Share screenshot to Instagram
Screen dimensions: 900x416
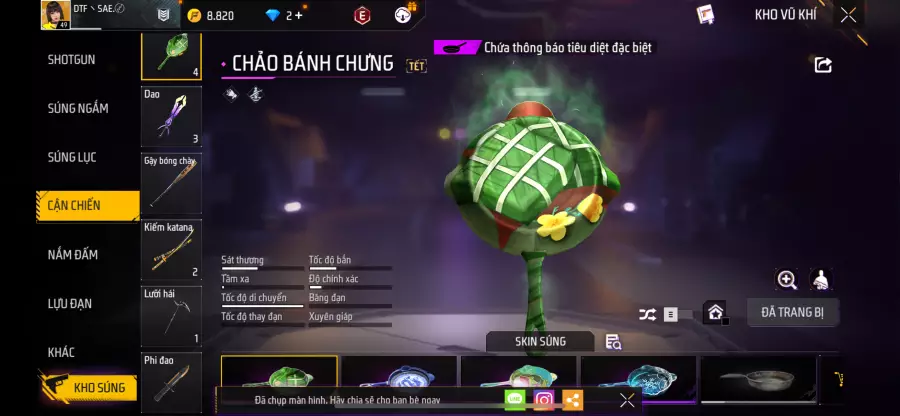(544, 400)
